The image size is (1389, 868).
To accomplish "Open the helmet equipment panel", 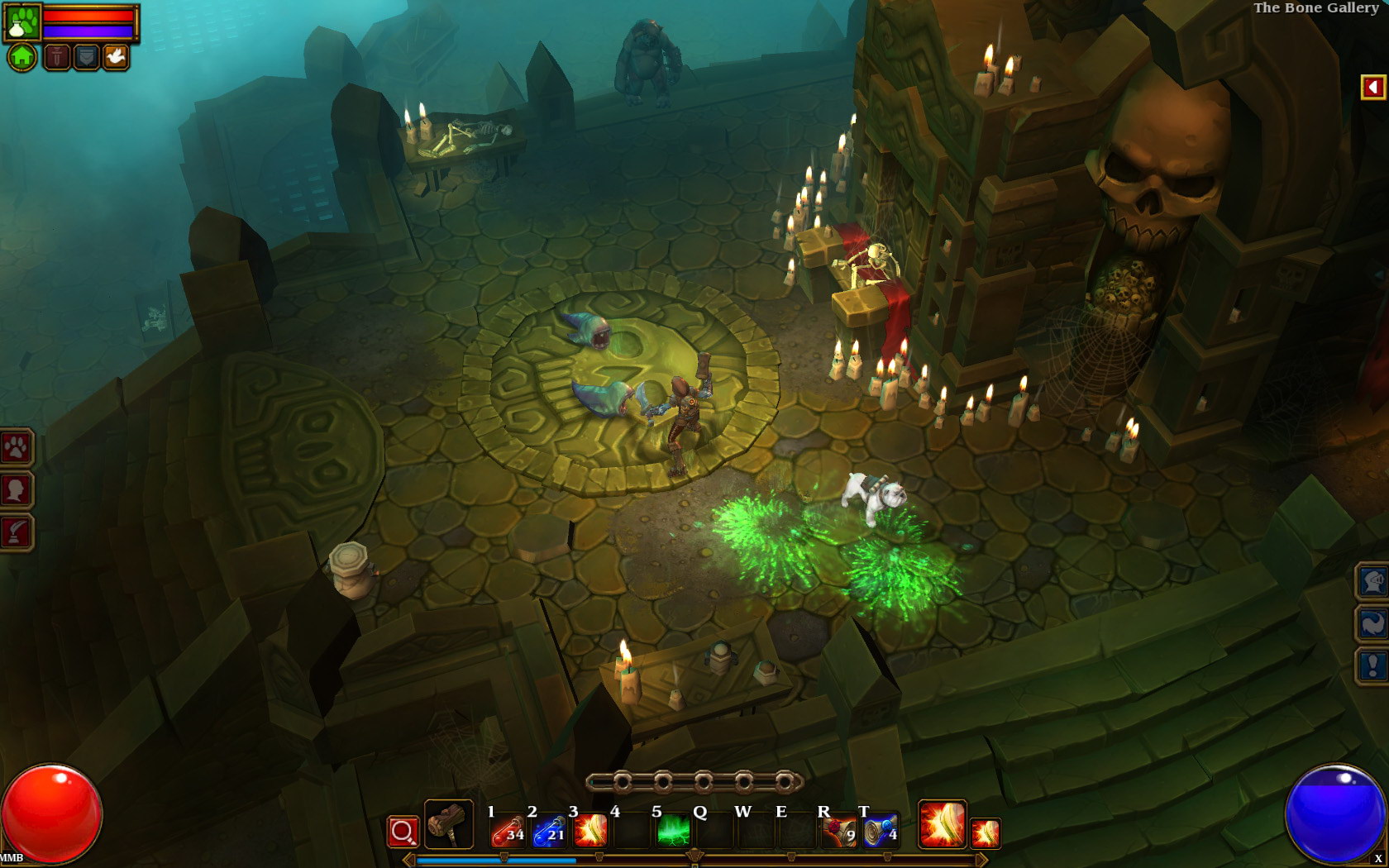I will click(1372, 581).
